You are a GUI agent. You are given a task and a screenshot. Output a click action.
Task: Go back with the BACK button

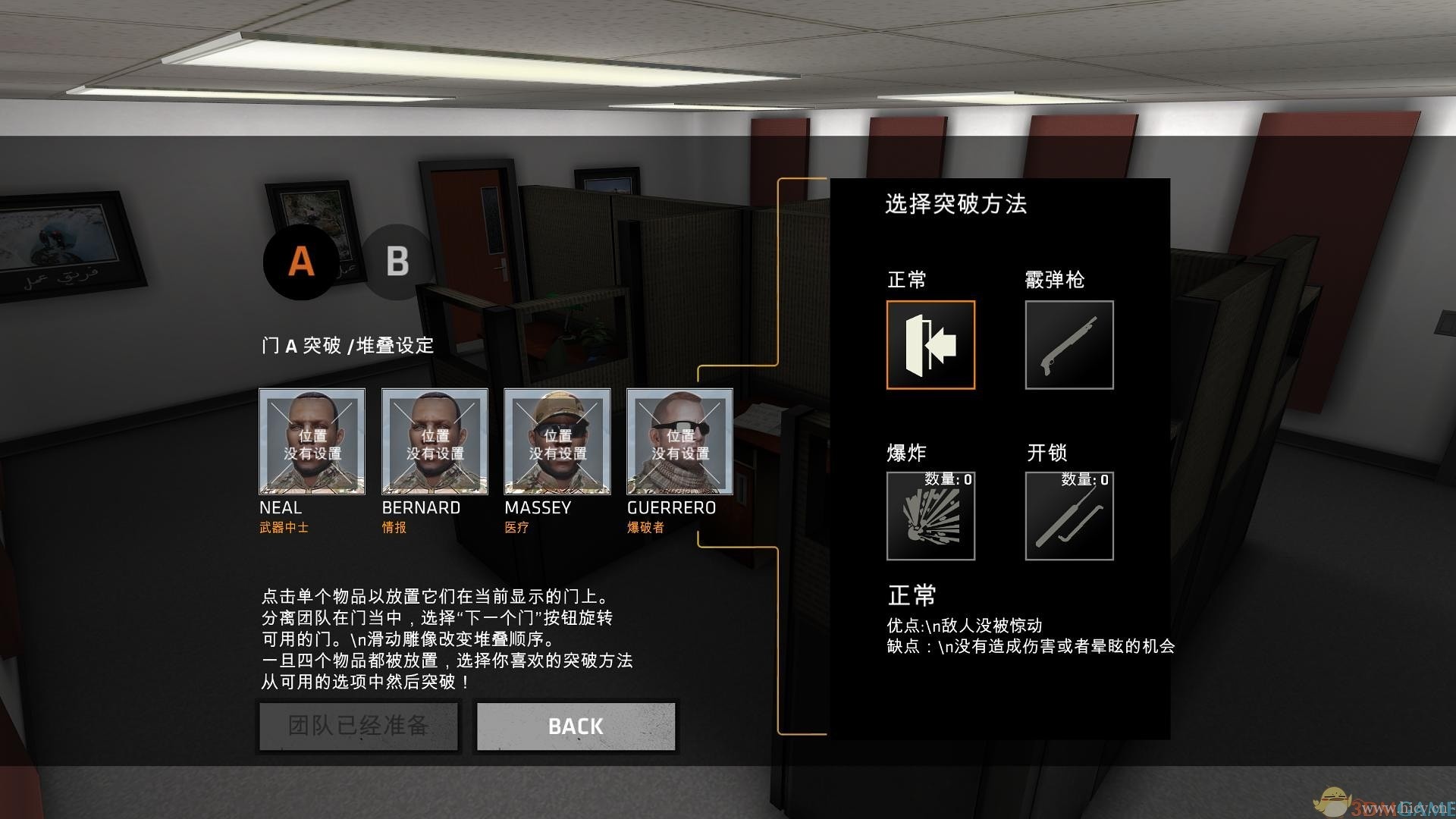[x=576, y=726]
